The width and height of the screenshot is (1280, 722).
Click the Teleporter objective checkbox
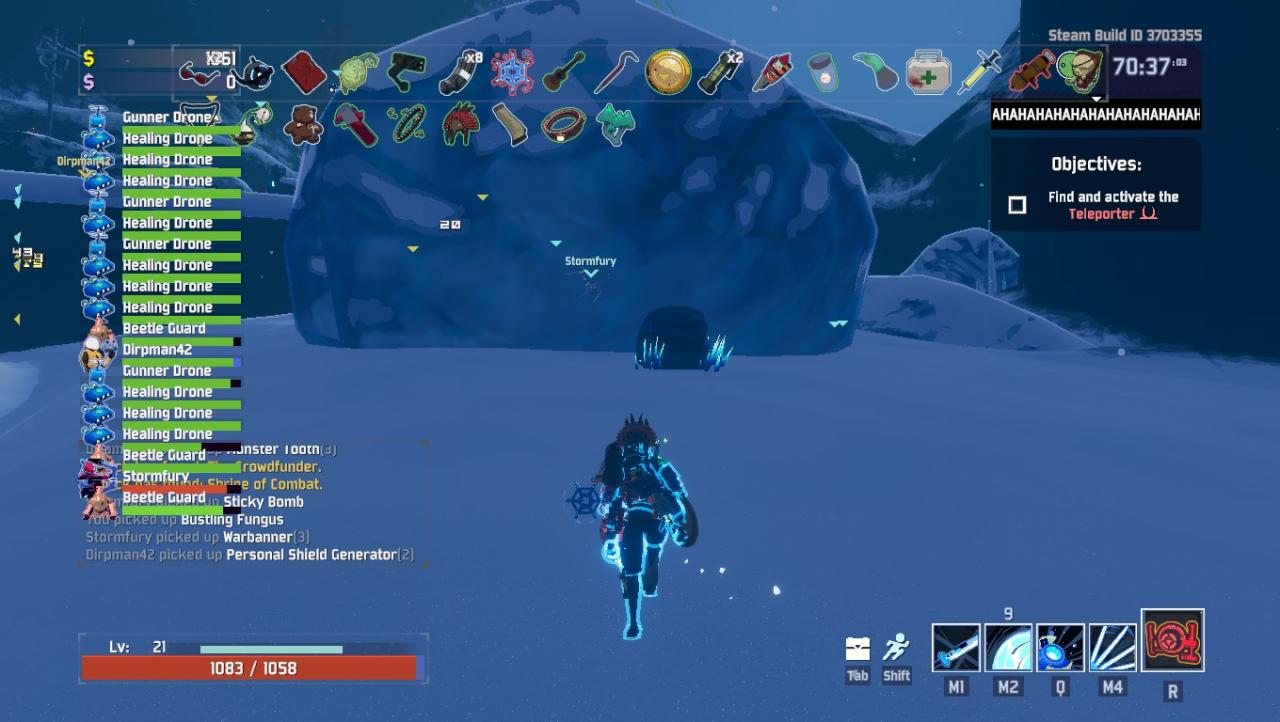tap(1017, 205)
